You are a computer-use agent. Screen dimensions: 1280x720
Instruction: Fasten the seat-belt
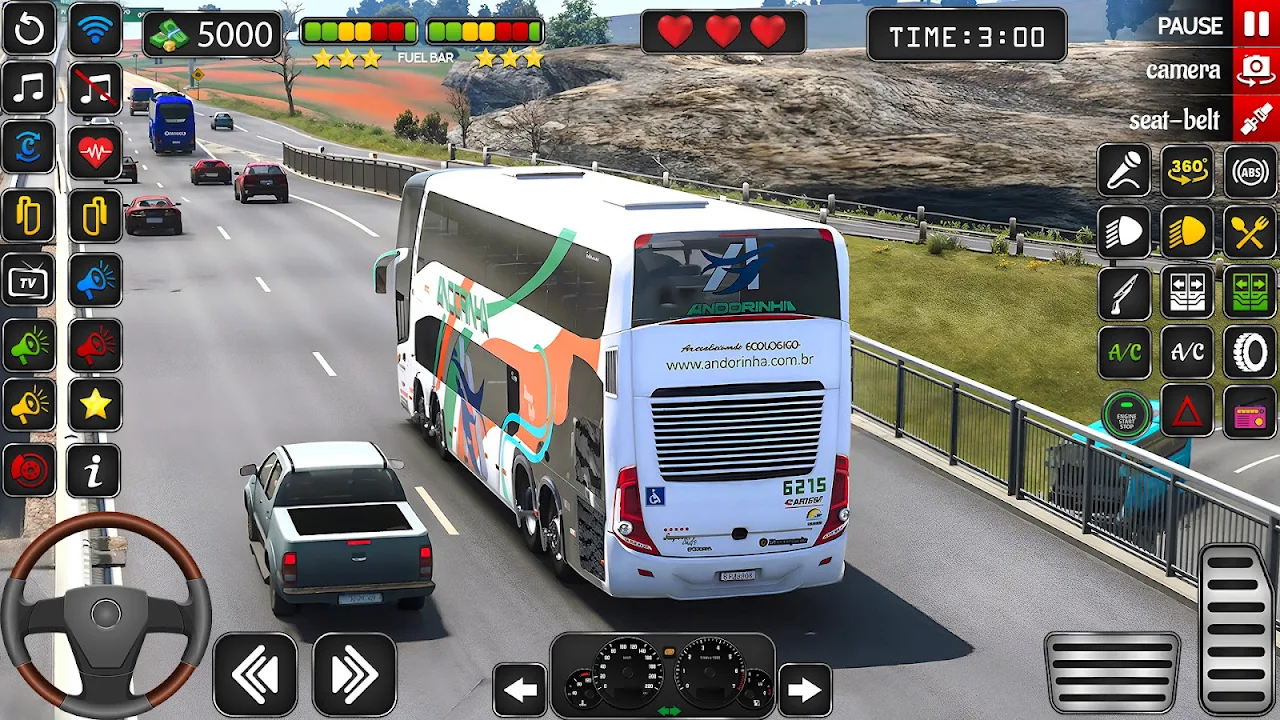[x=1256, y=120]
